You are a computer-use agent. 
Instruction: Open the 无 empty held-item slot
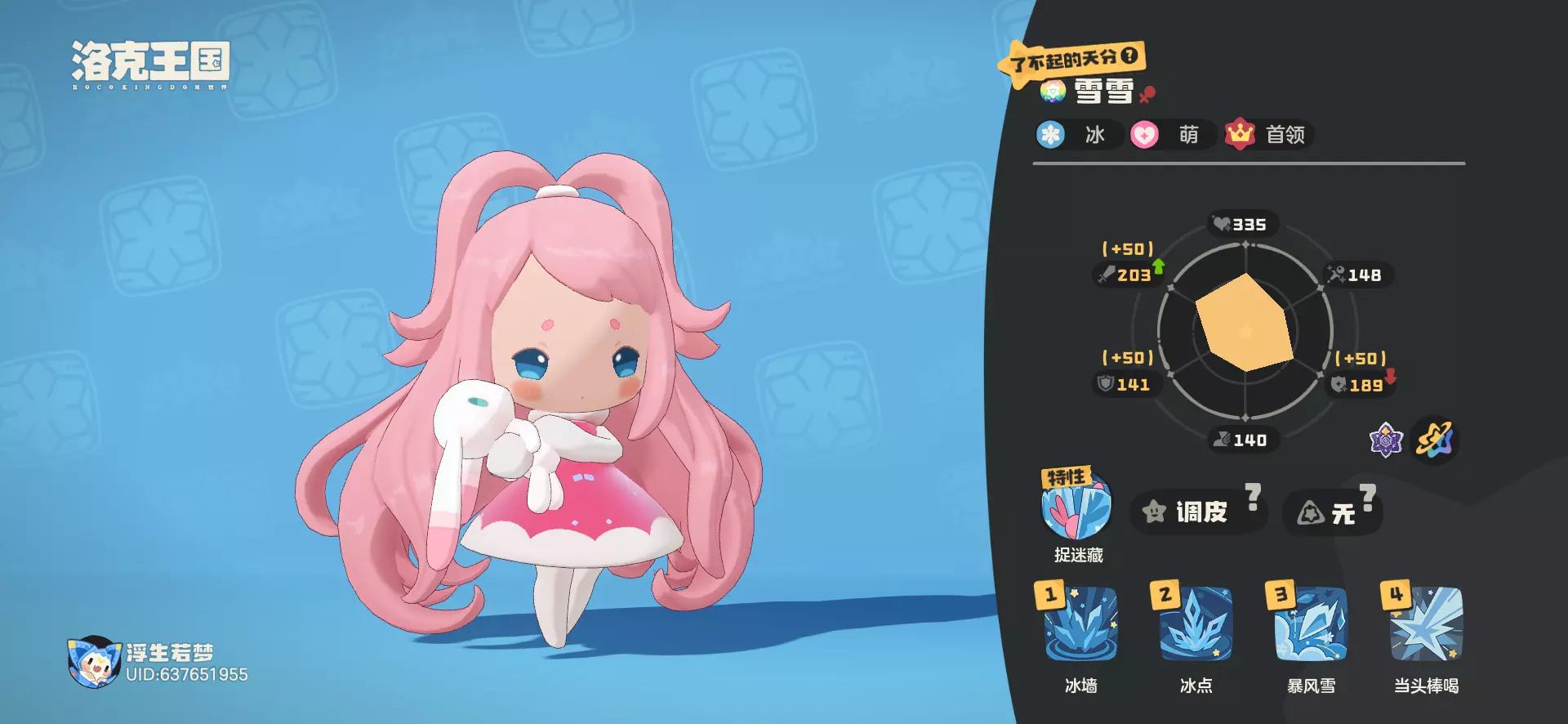[x=1332, y=513]
